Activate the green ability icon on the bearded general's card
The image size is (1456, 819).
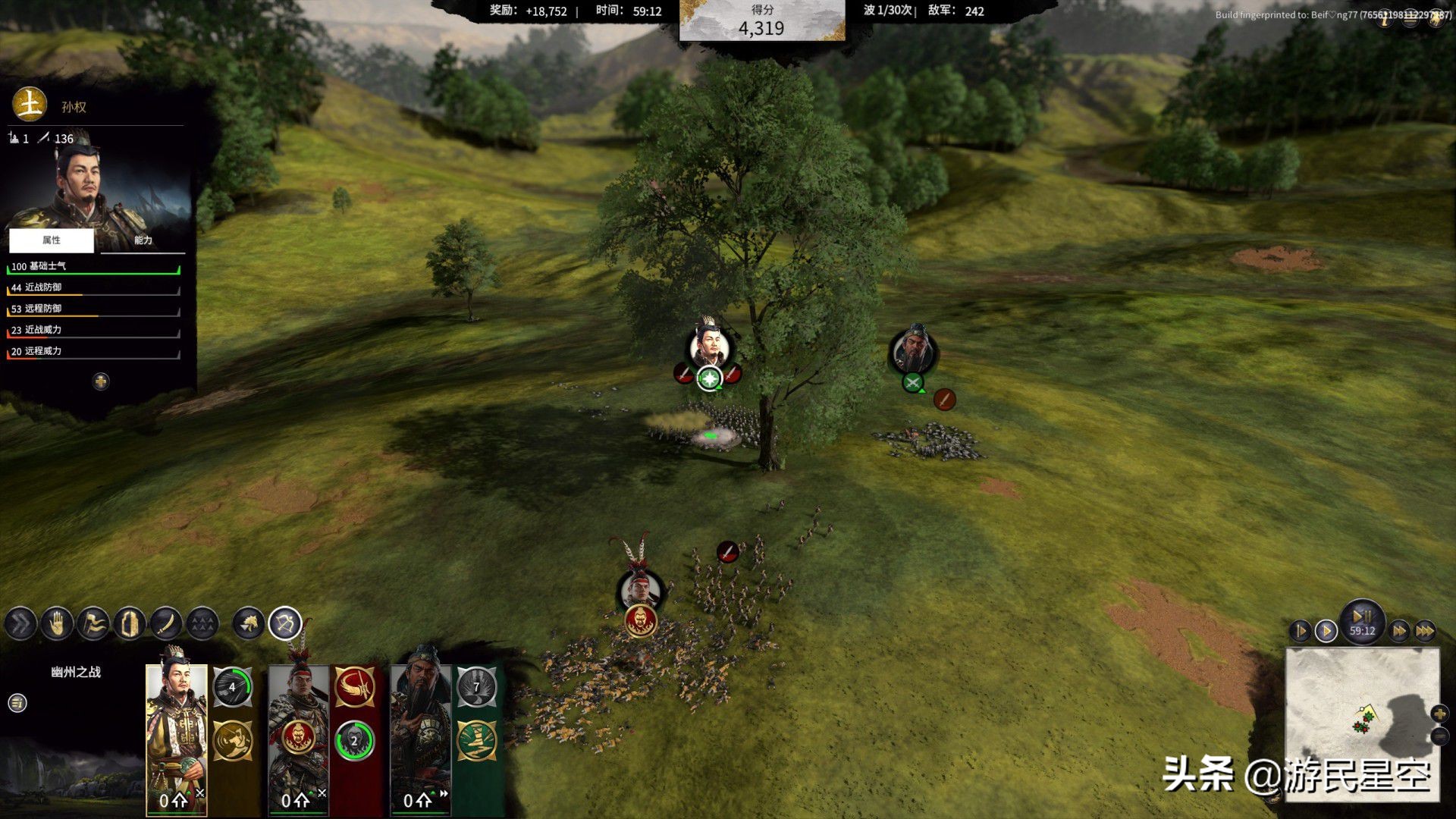[x=476, y=740]
